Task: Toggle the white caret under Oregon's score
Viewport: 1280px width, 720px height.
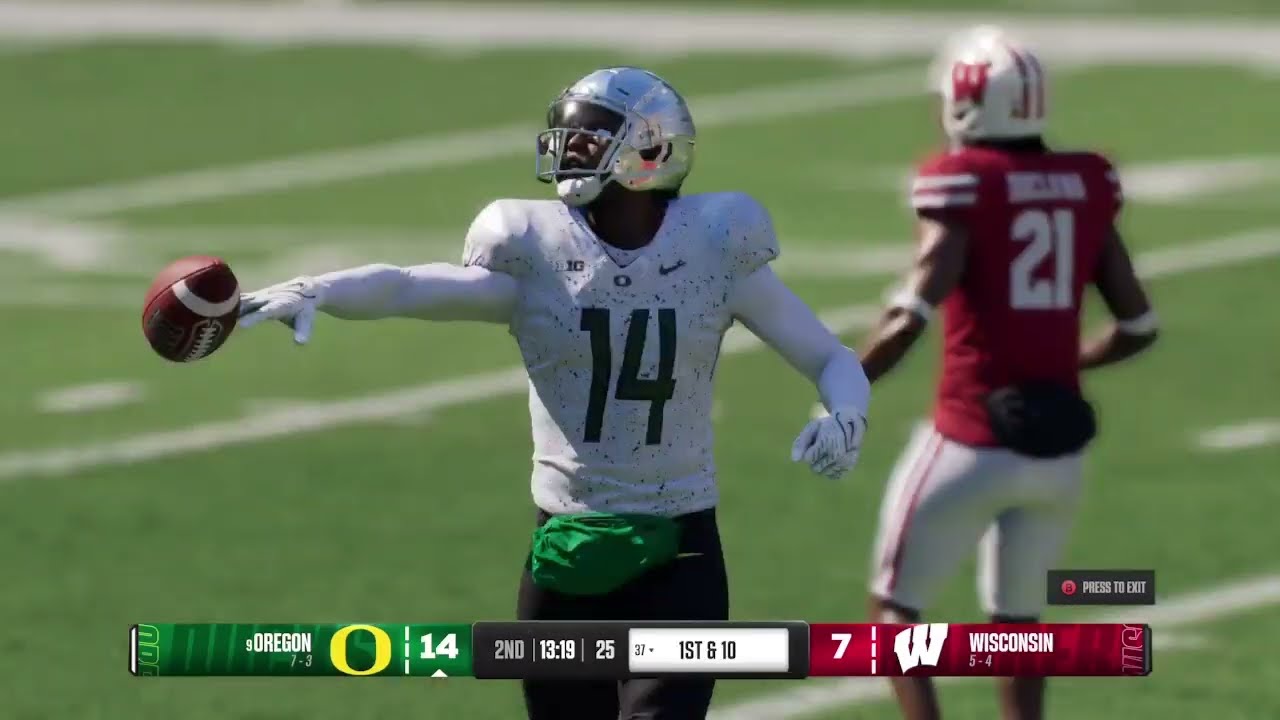Action: tap(438, 672)
